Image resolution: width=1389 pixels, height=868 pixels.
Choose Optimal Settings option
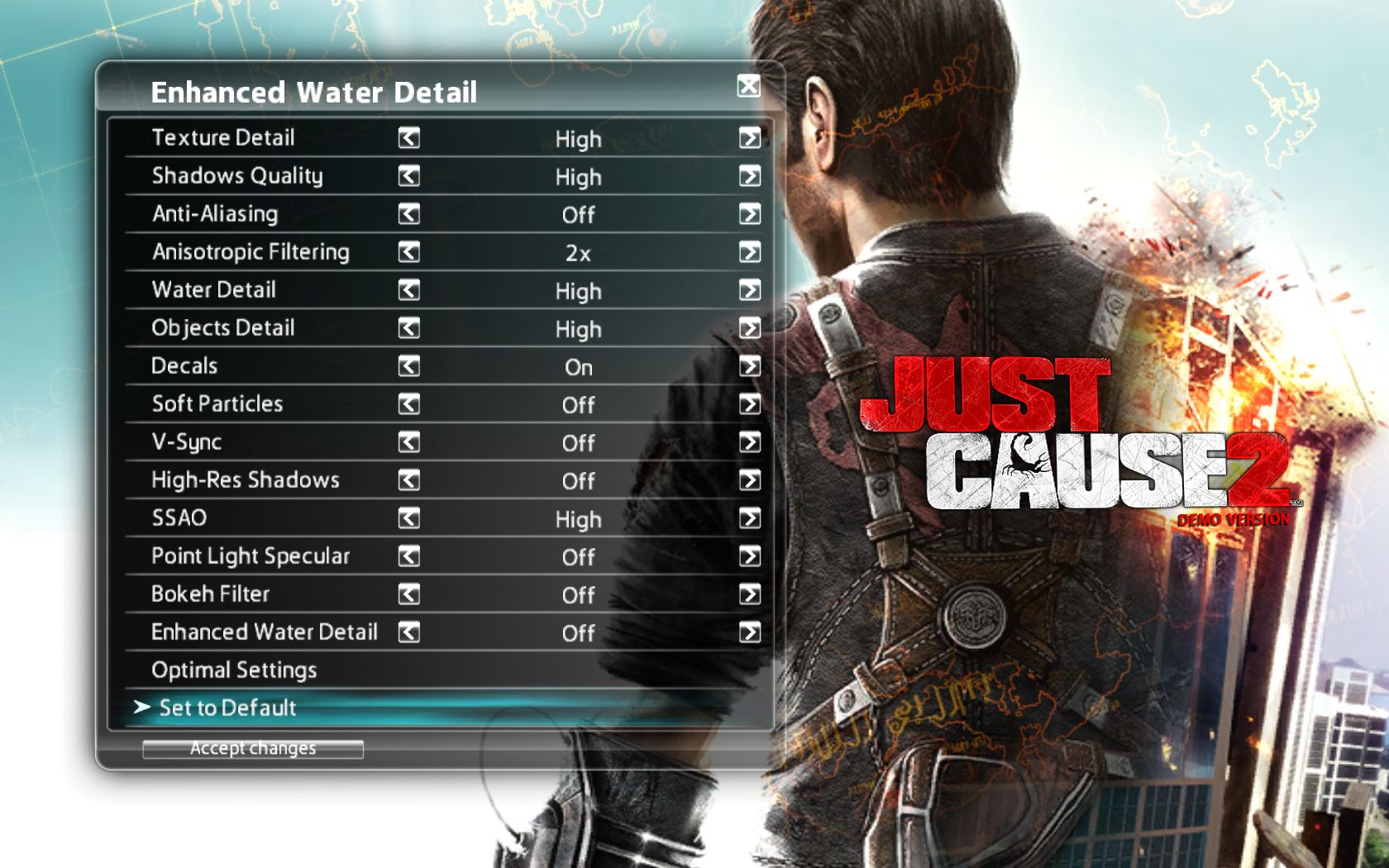[x=234, y=670]
